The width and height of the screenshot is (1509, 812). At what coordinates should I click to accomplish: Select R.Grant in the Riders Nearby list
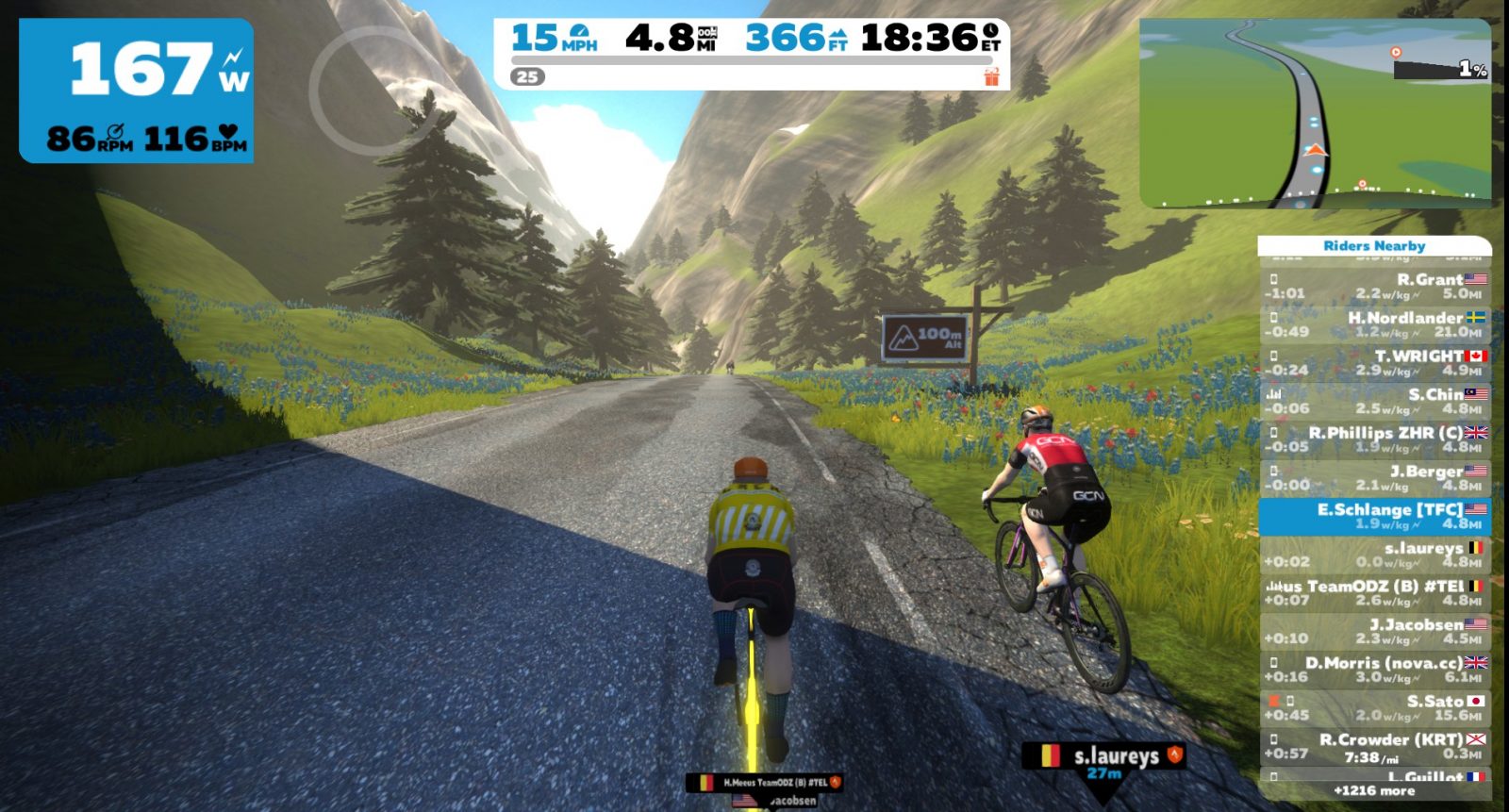(x=1375, y=286)
